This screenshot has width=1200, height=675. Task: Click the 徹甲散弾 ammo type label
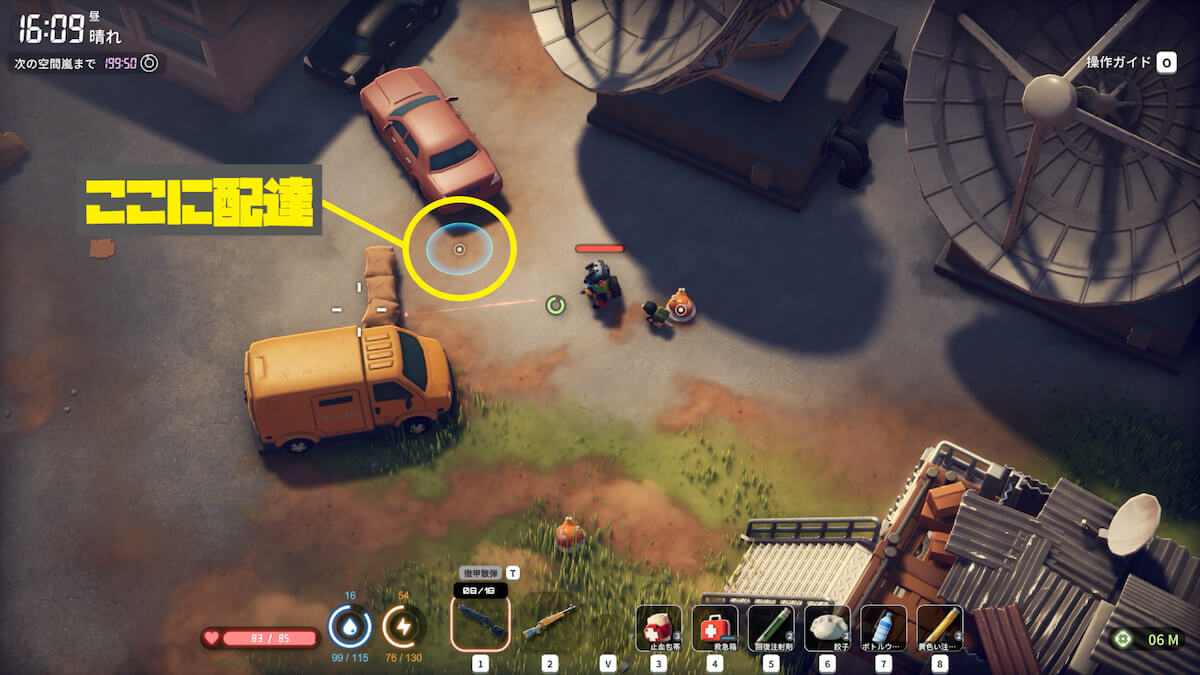pos(481,573)
